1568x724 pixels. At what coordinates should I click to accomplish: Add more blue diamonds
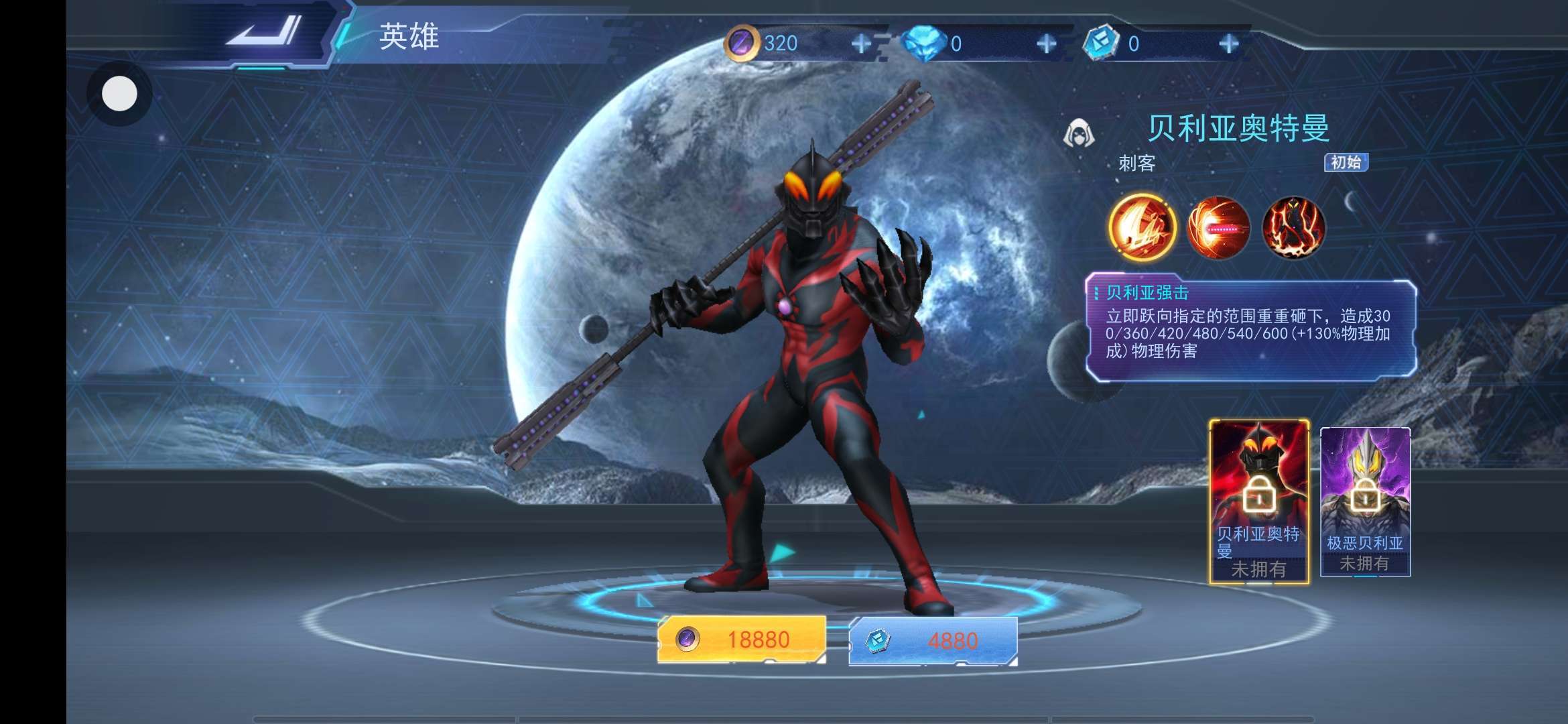(x=1046, y=44)
